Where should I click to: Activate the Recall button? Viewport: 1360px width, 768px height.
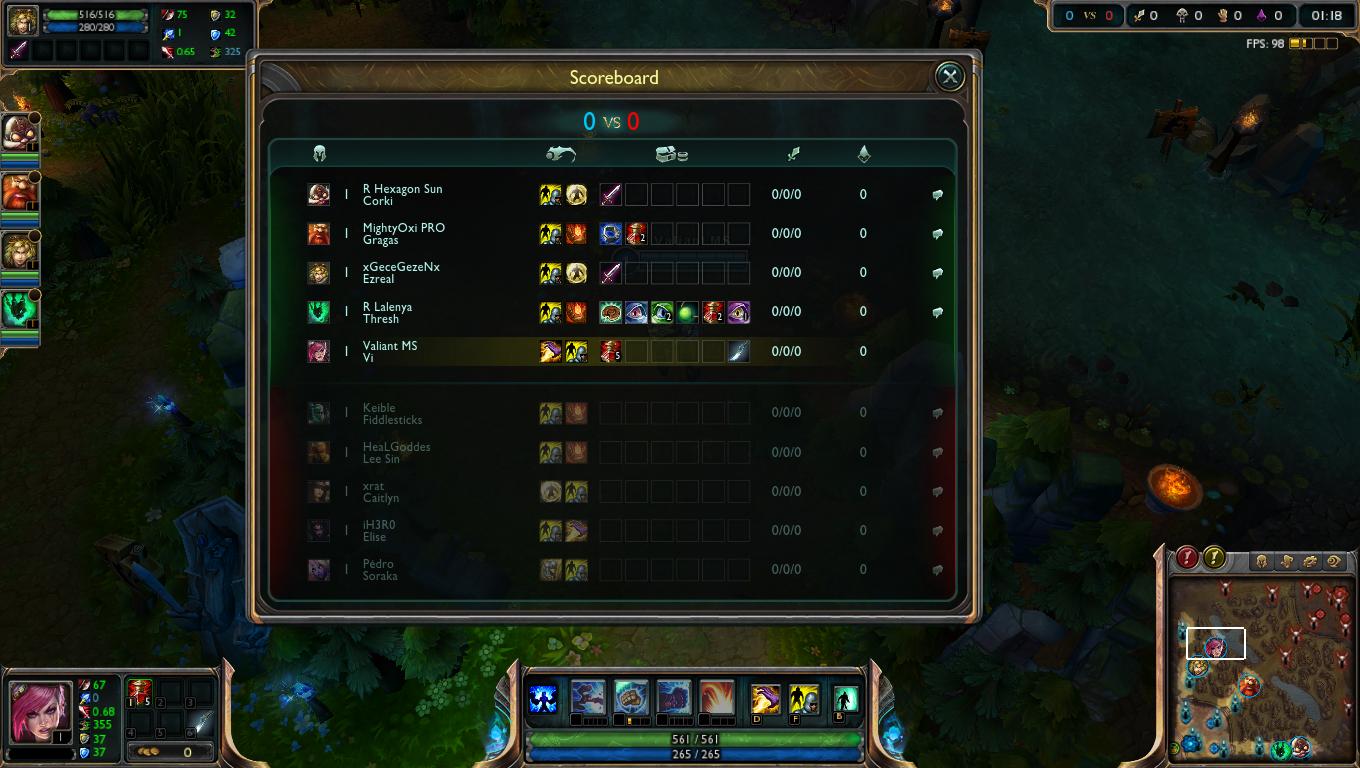tap(846, 698)
